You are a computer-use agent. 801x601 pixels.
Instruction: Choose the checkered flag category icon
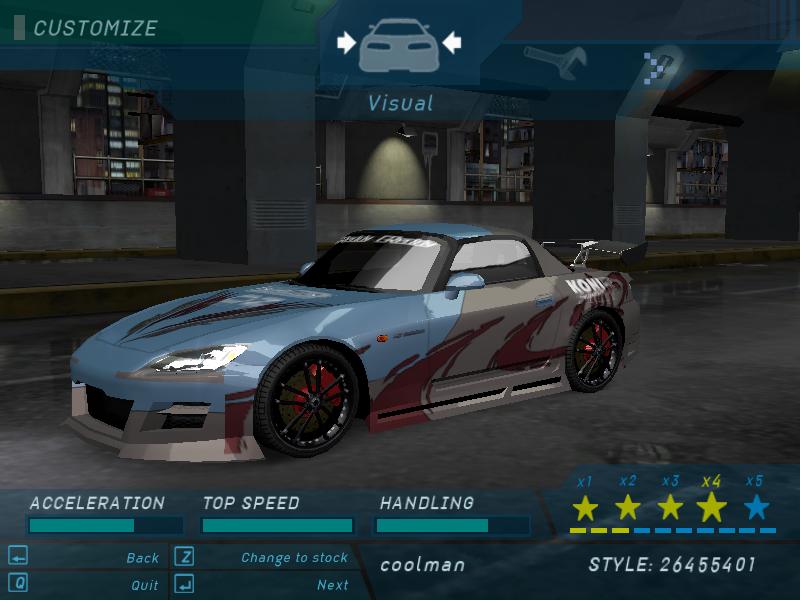658,64
